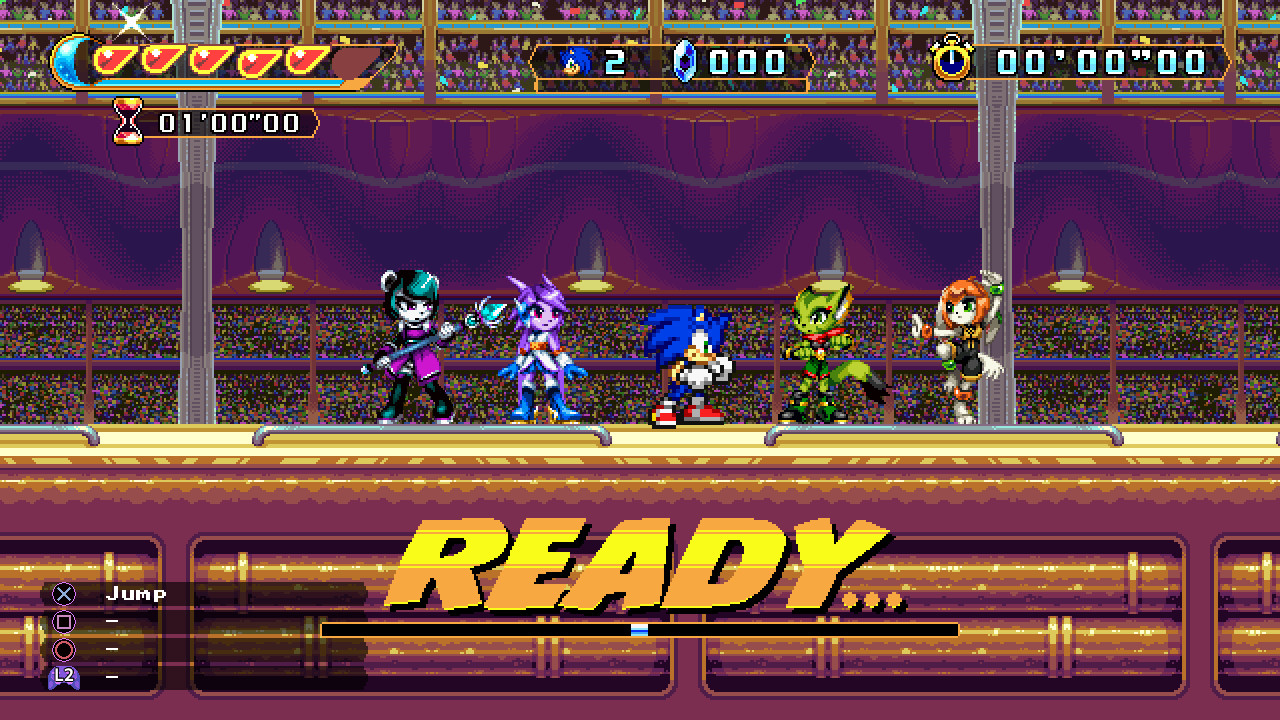Click the Circle button prompt icon
The height and width of the screenshot is (720, 1280).
click(x=64, y=649)
